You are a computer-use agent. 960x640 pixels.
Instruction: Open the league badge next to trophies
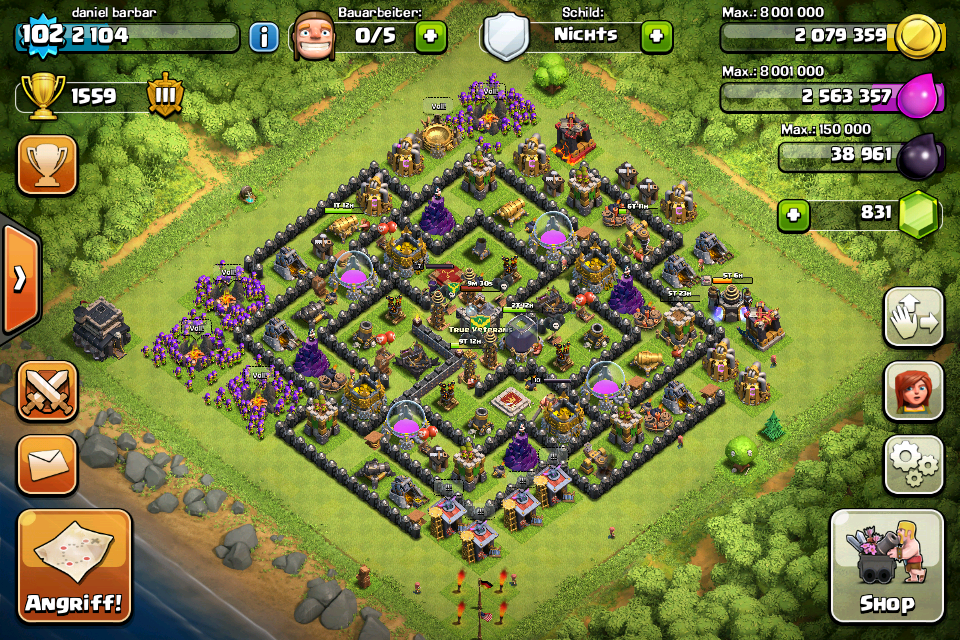[x=165, y=96]
